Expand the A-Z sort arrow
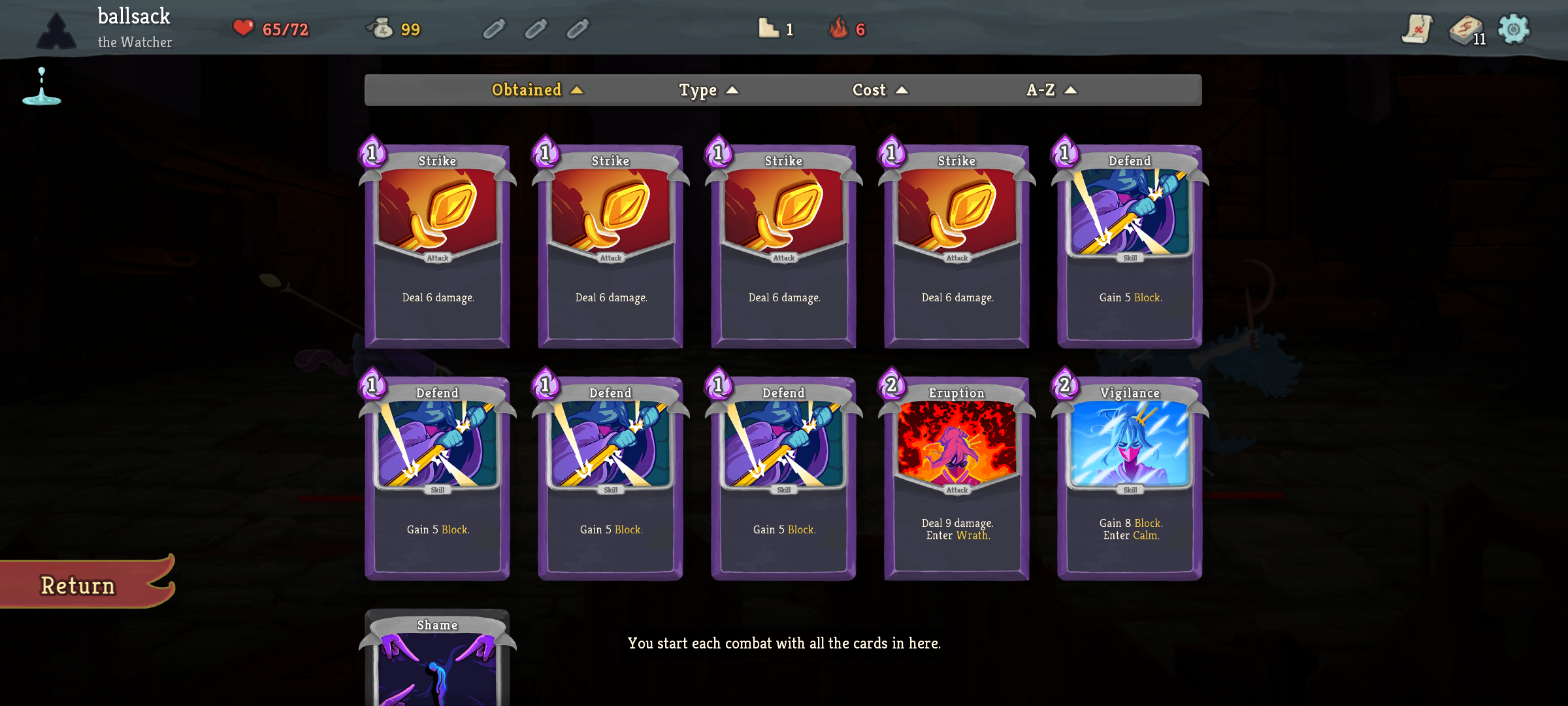The height and width of the screenshot is (706, 1568). coord(1070,90)
